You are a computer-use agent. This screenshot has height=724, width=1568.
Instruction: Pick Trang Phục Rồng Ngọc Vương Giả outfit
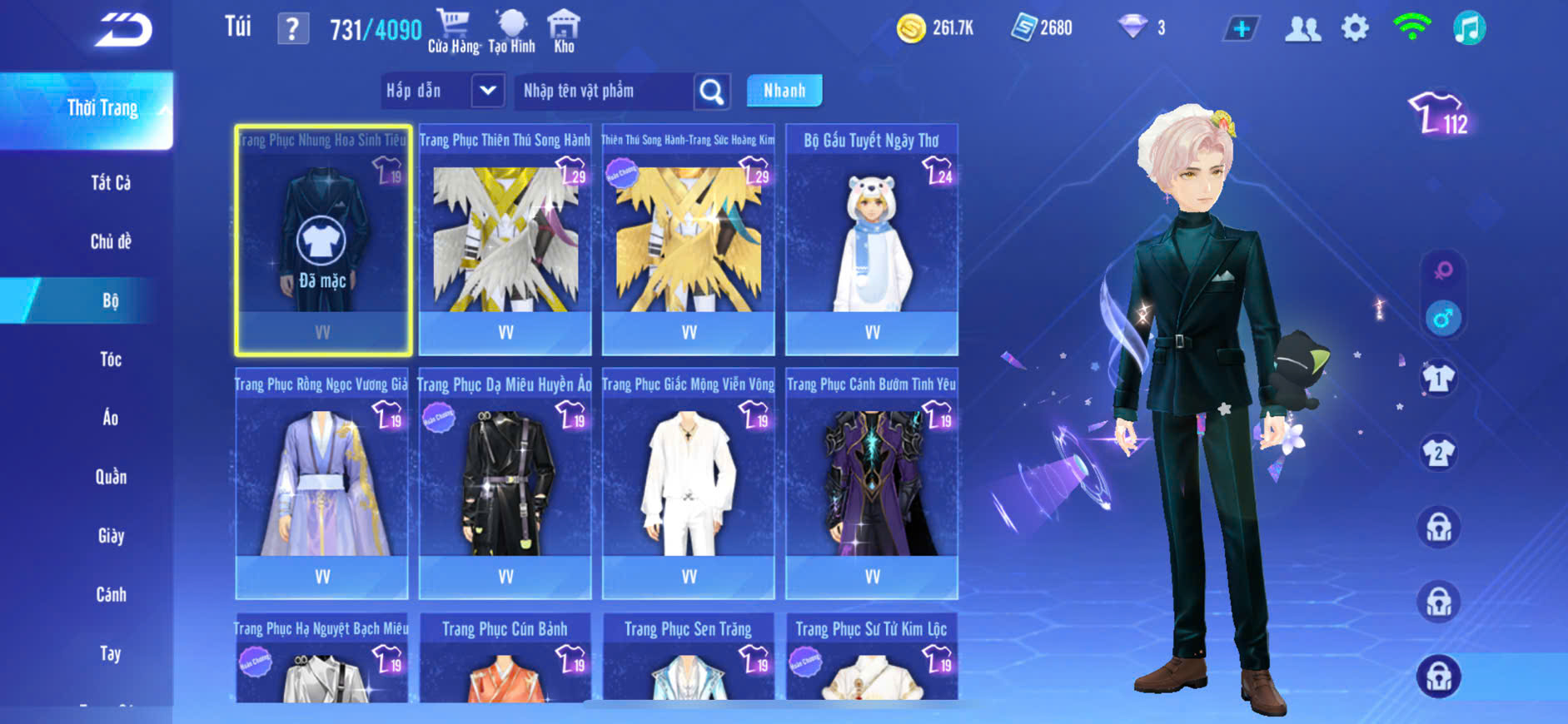tap(321, 483)
